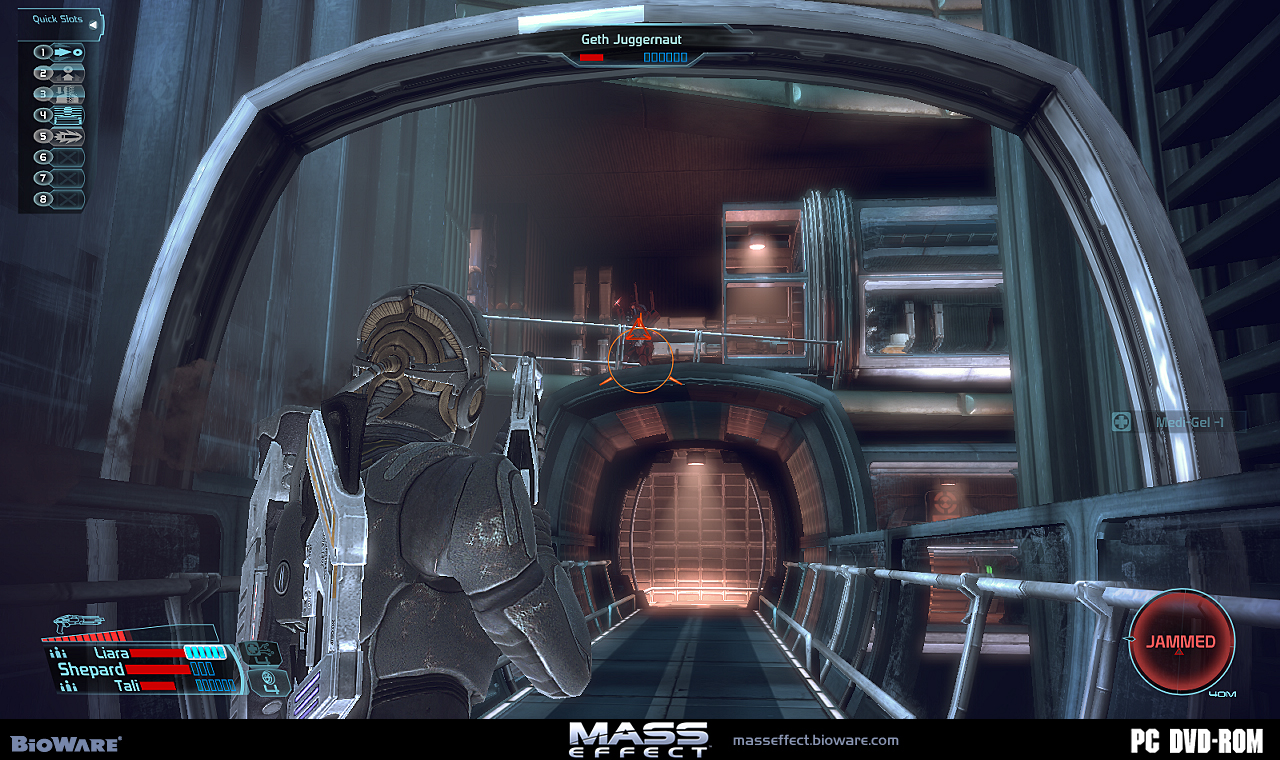Click the shotgun weapon icon

[x=80, y=623]
